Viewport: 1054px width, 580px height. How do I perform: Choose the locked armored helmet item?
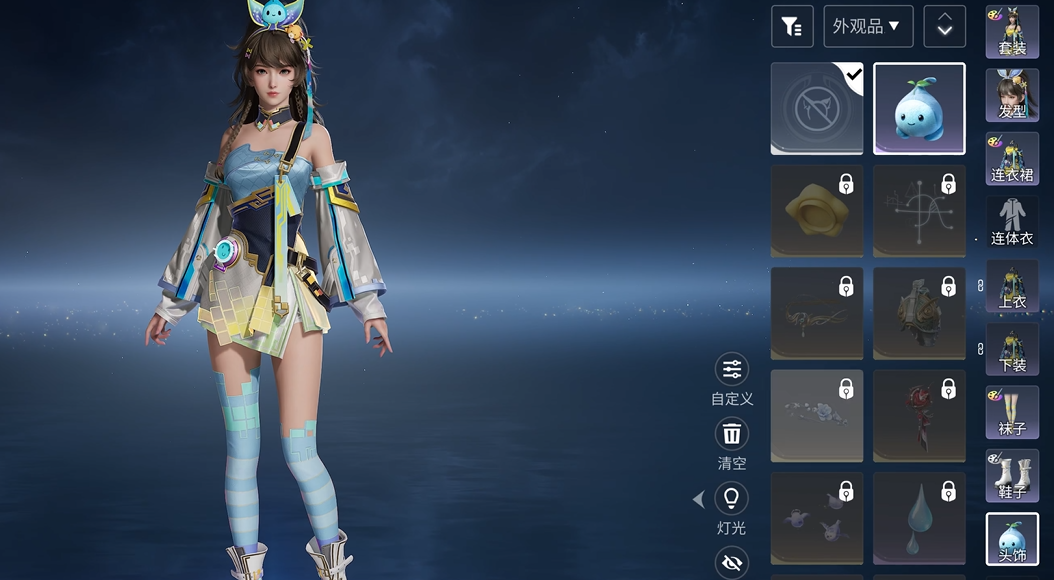pyautogui.click(x=919, y=314)
